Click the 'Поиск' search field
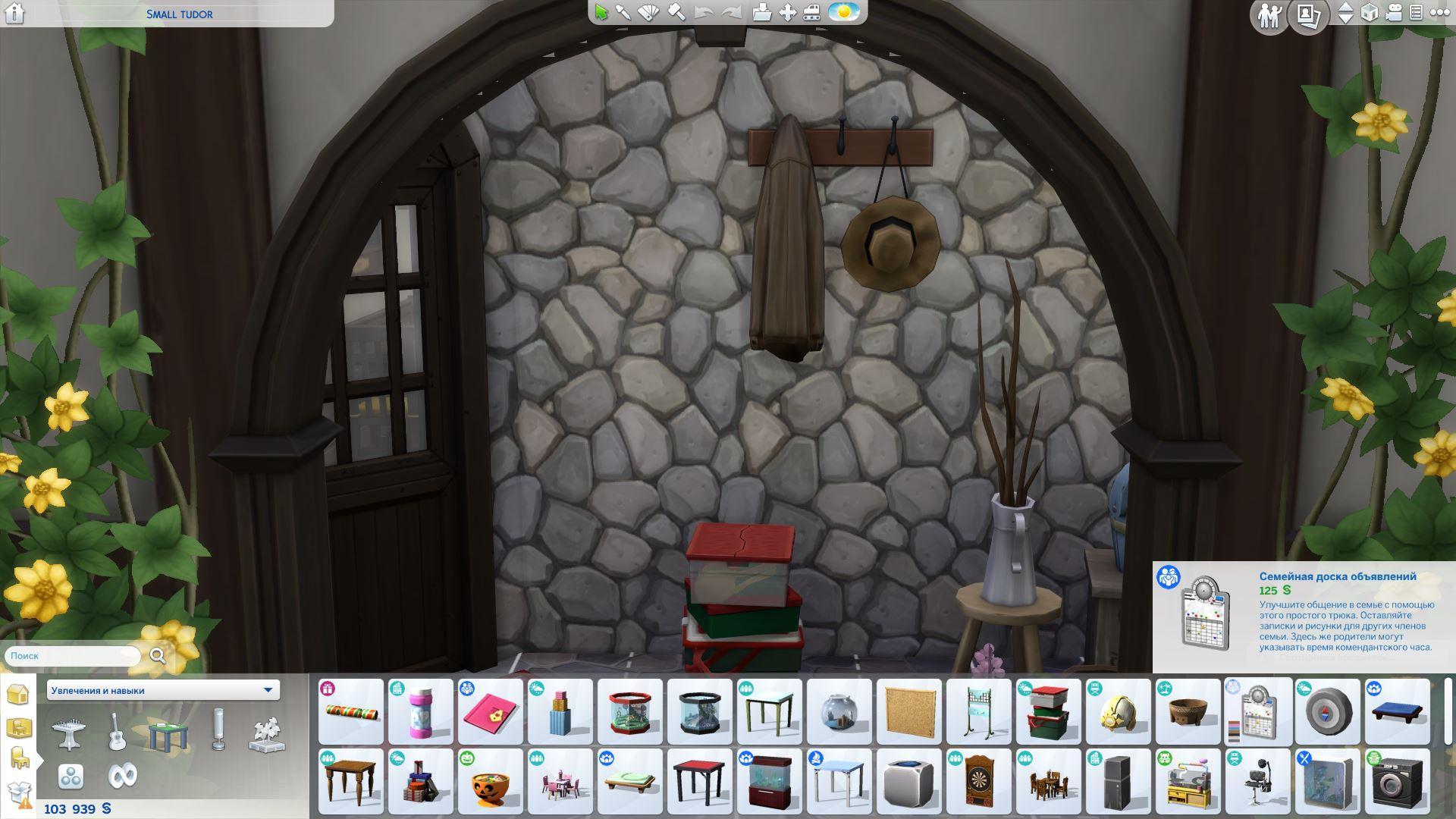1456x819 pixels. [74, 656]
